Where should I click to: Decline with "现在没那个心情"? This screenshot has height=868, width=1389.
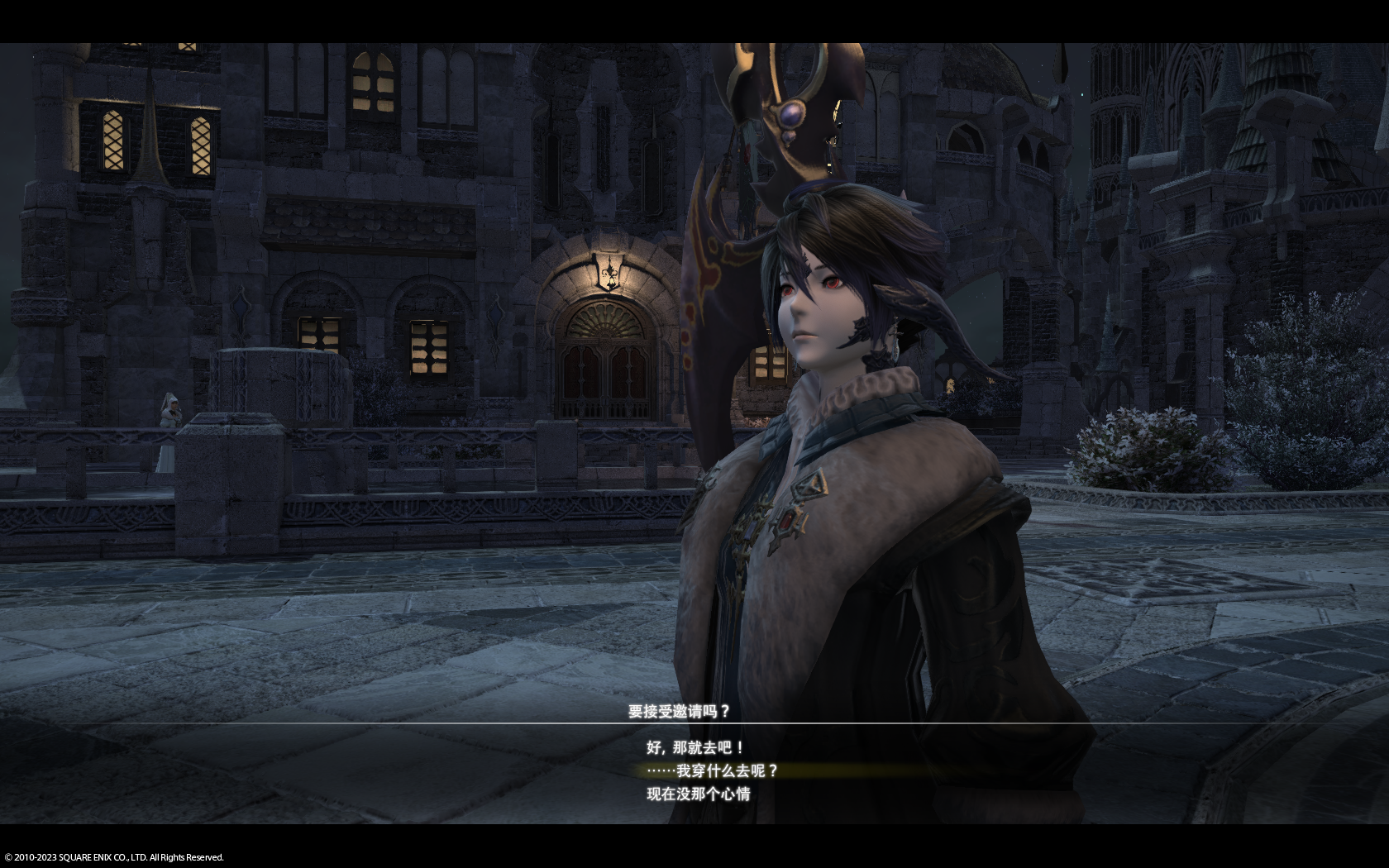pyautogui.click(x=698, y=794)
